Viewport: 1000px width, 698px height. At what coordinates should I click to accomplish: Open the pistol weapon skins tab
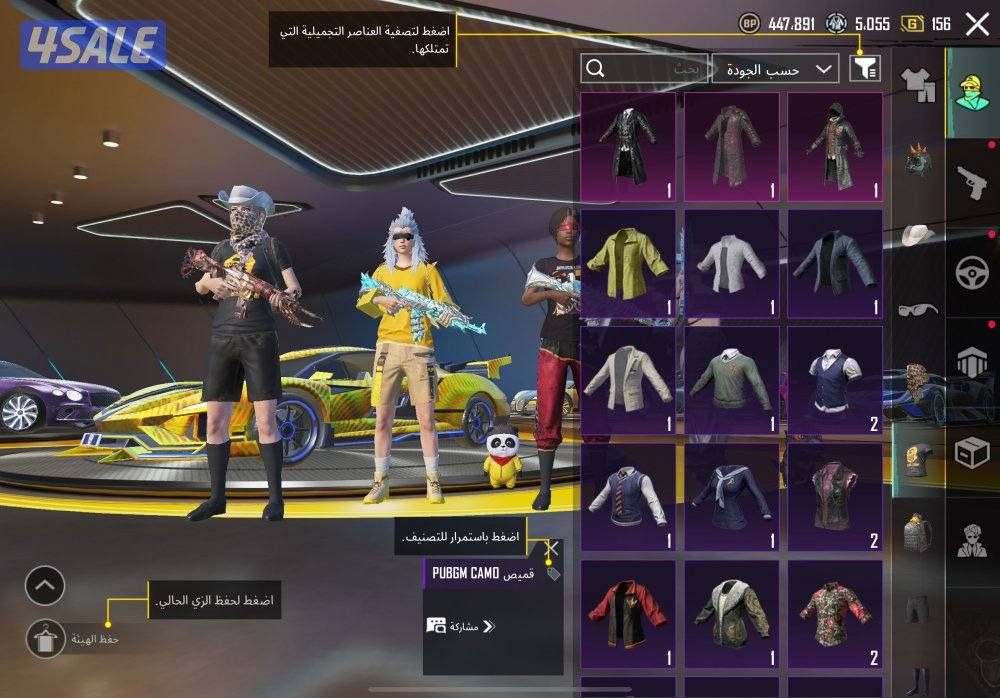(x=971, y=182)
